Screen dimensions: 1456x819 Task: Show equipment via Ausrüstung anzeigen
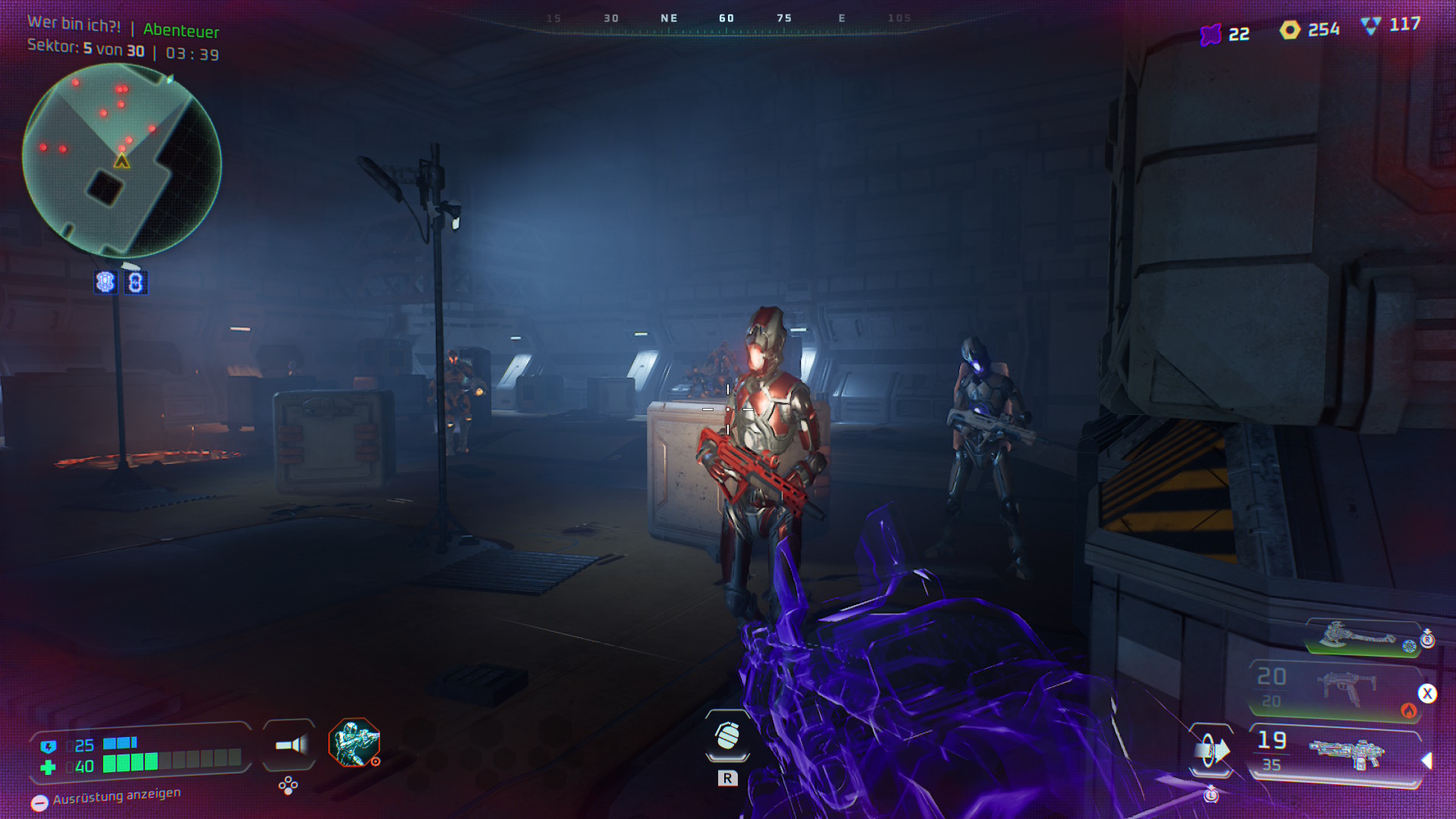(x=106, y=797)
